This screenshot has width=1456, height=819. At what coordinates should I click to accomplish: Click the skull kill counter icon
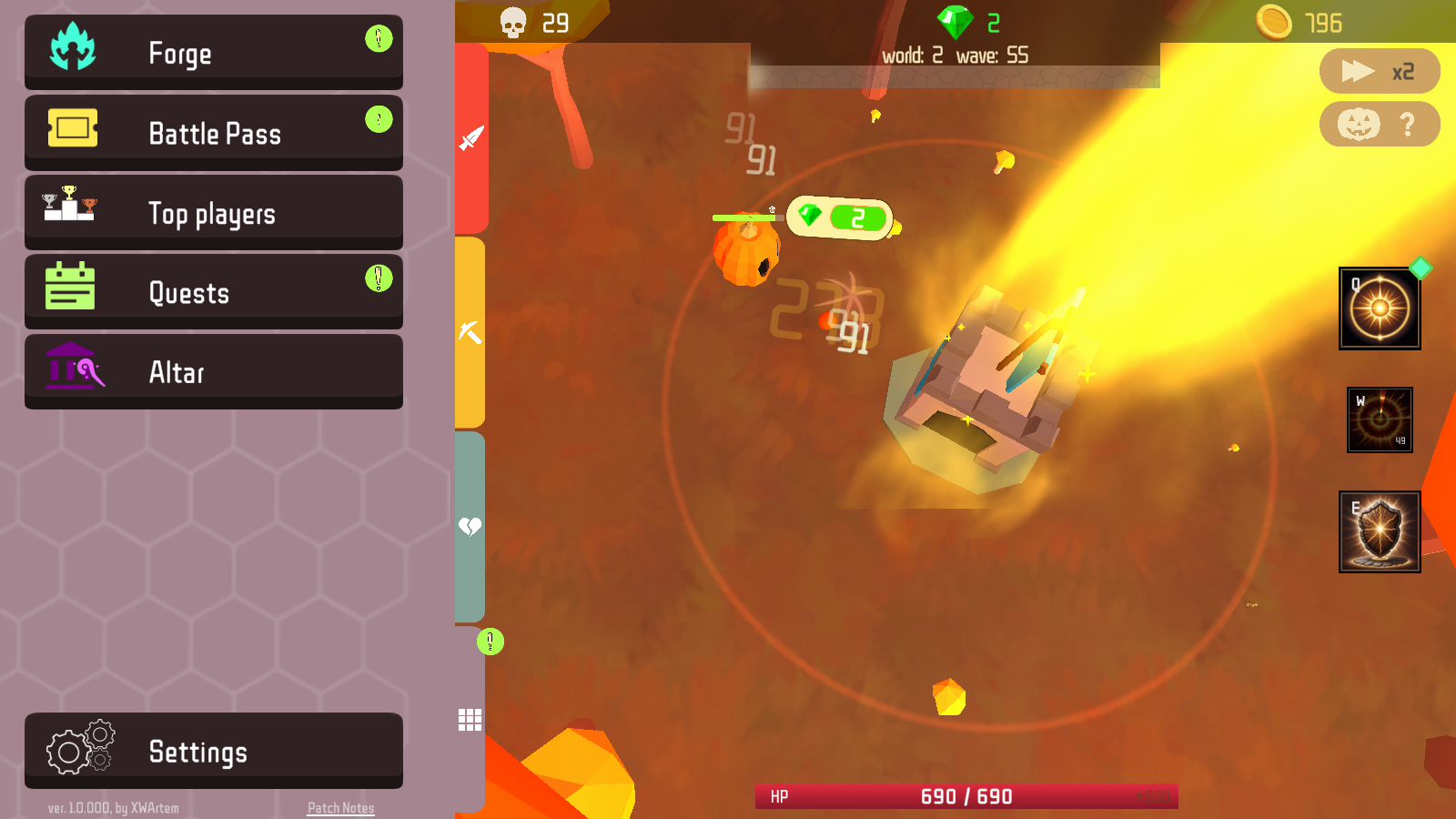pos(511,22)
